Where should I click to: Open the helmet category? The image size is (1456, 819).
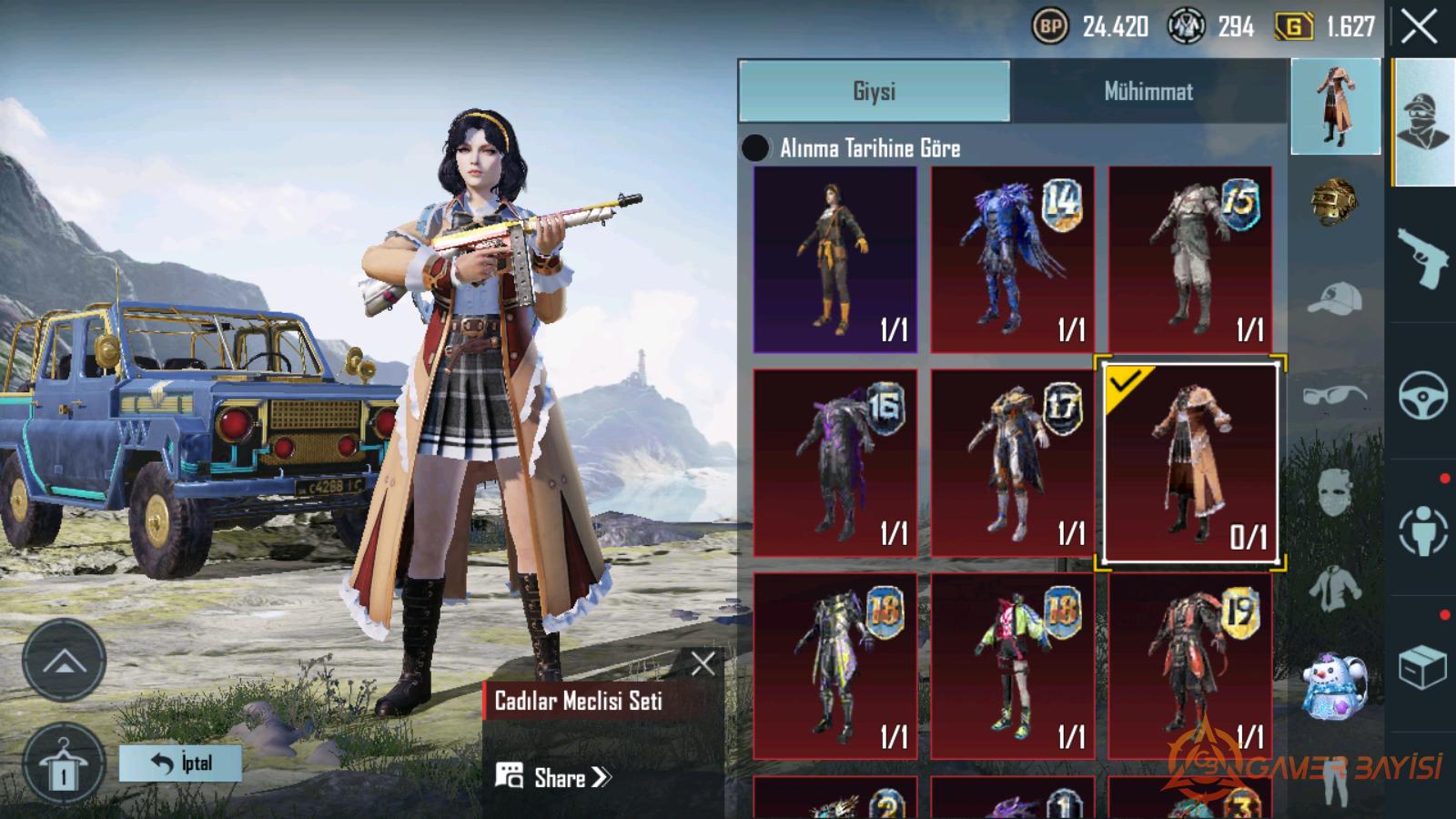pos(1334,202)
